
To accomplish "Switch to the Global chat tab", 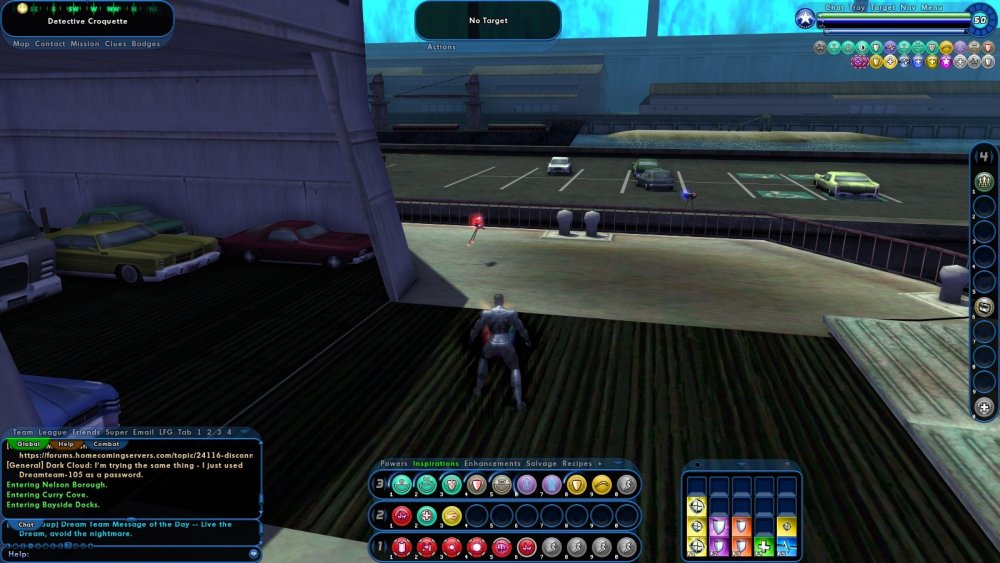I will pos(29,443).
